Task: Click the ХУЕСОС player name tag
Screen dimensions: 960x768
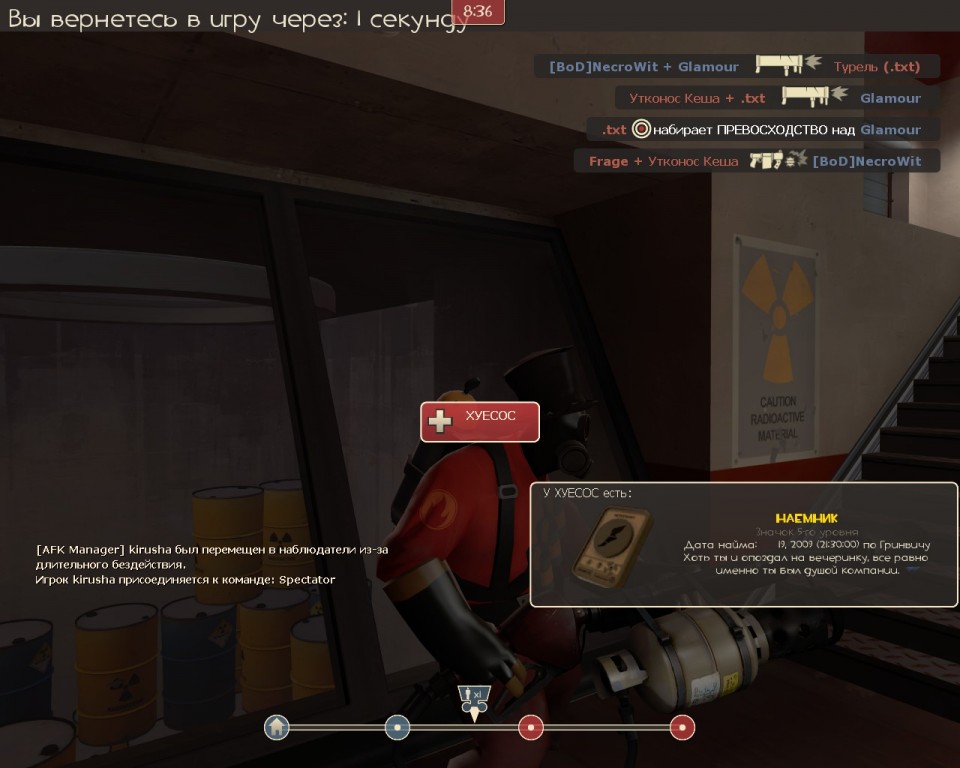Action: pos(480,422)
